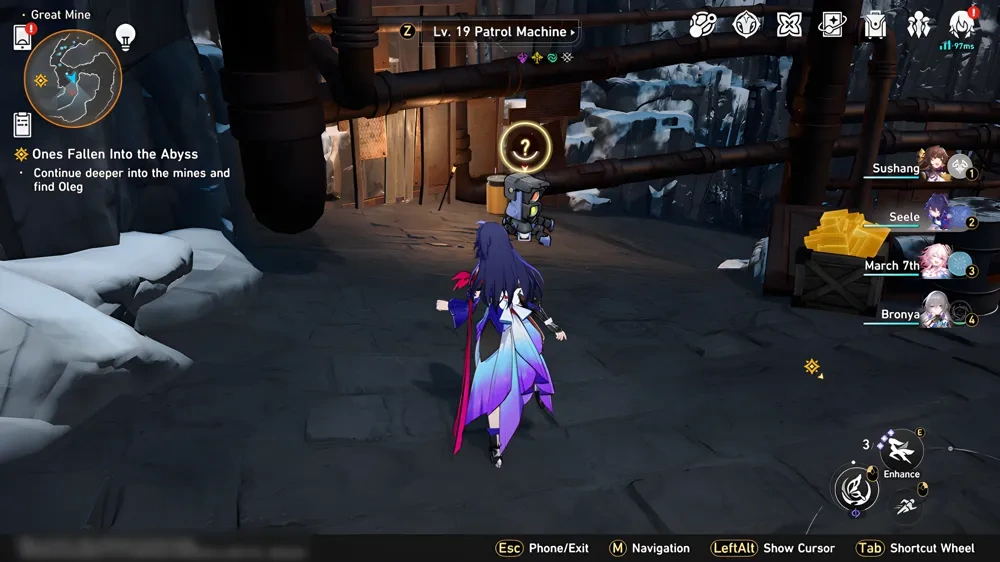Open the star card Warp icon
This screenshot has width=1000, height=562.
[x=832, y=25]
